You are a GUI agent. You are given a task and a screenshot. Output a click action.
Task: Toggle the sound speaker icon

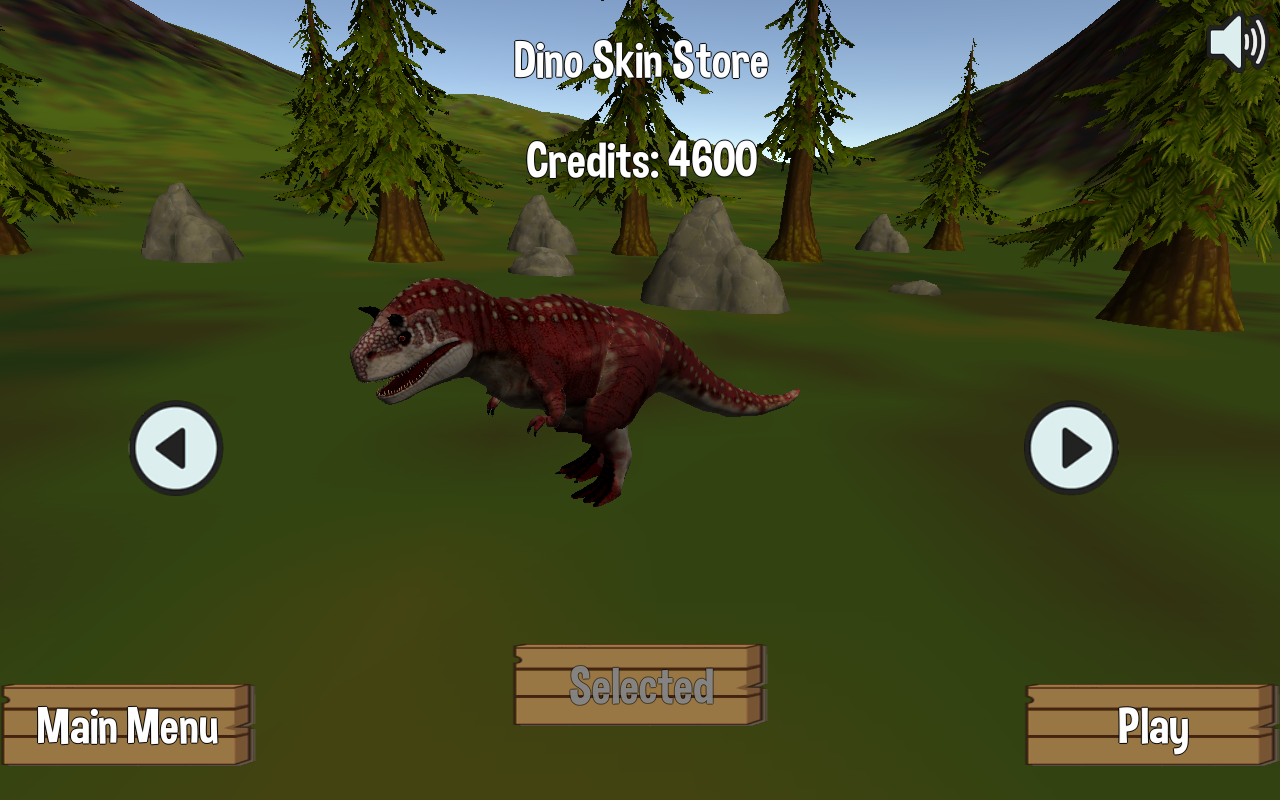1237,42
